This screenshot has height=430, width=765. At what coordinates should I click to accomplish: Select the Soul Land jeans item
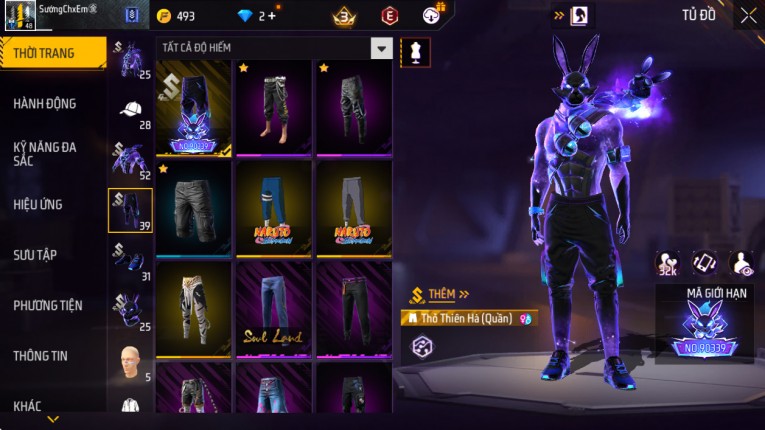(273, 309)
